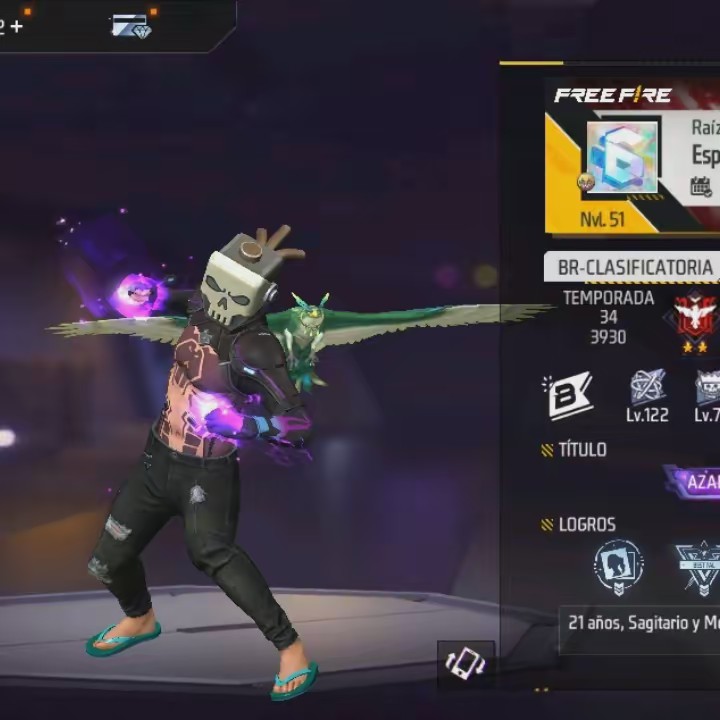The image size is (720, 720).
Task: Open the B style badge icon
Action: click(568, 396)
